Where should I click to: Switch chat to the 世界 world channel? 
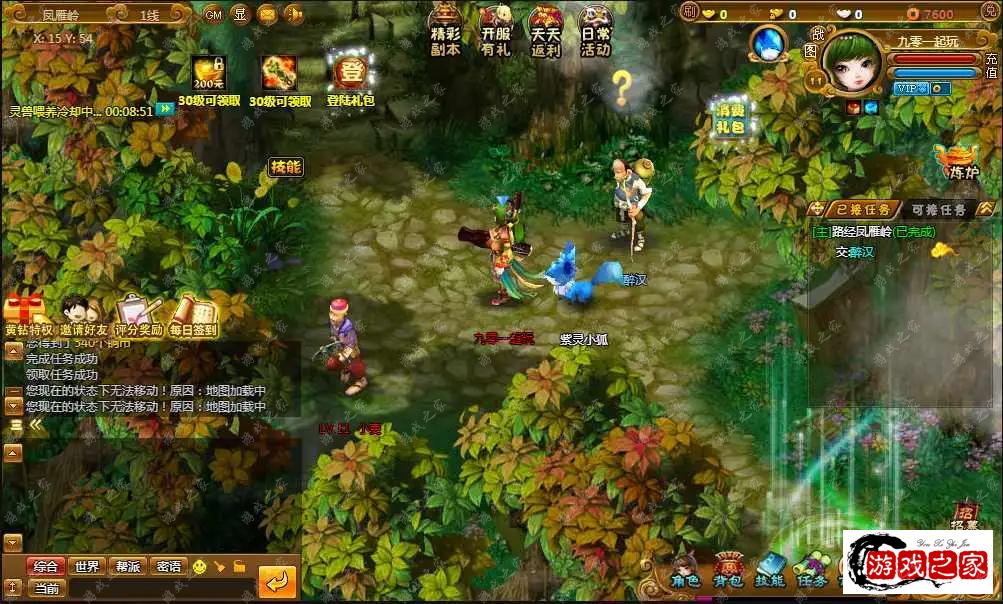(x=87, y=567)
